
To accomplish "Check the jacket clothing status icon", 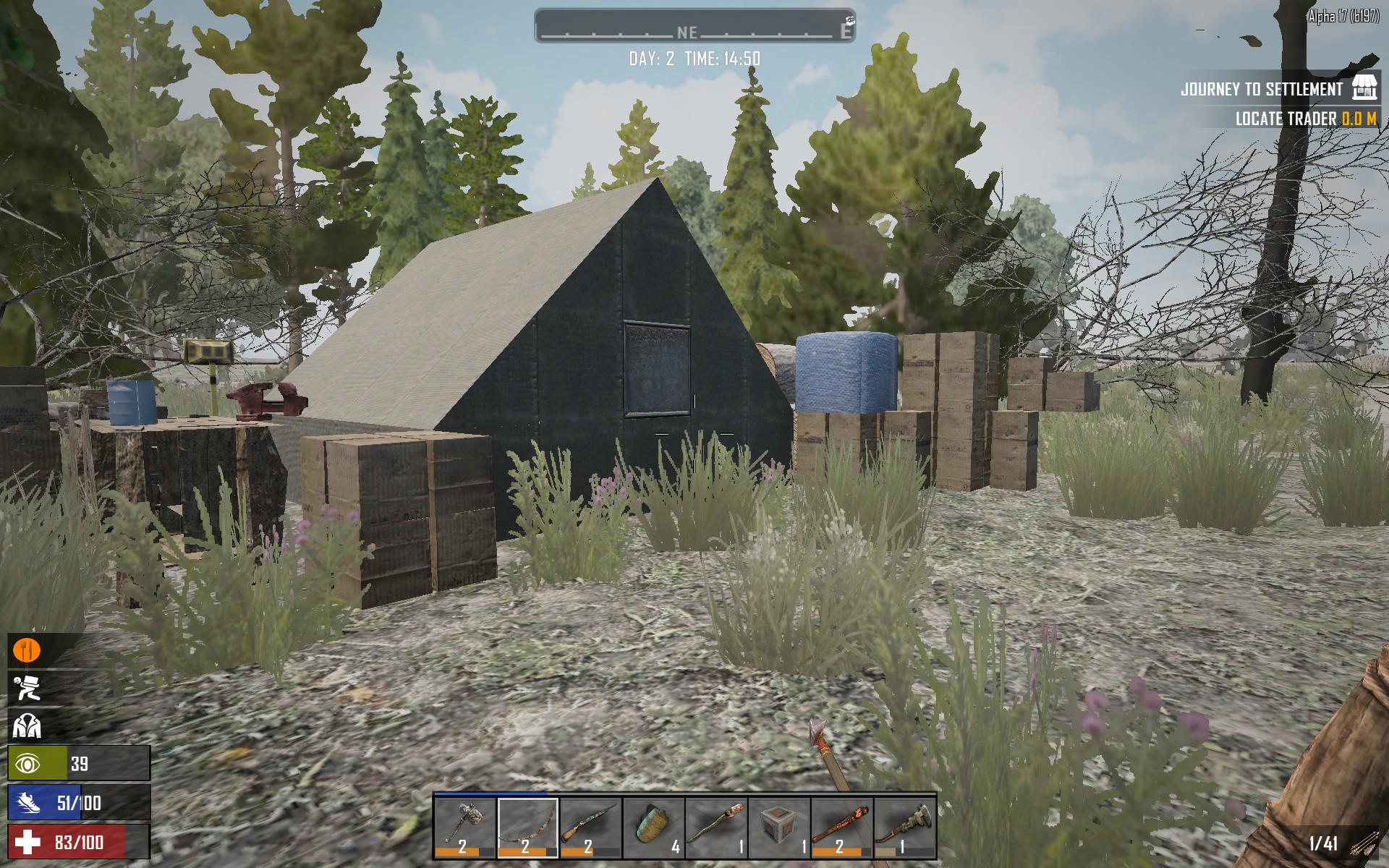I will coord(27,726).
